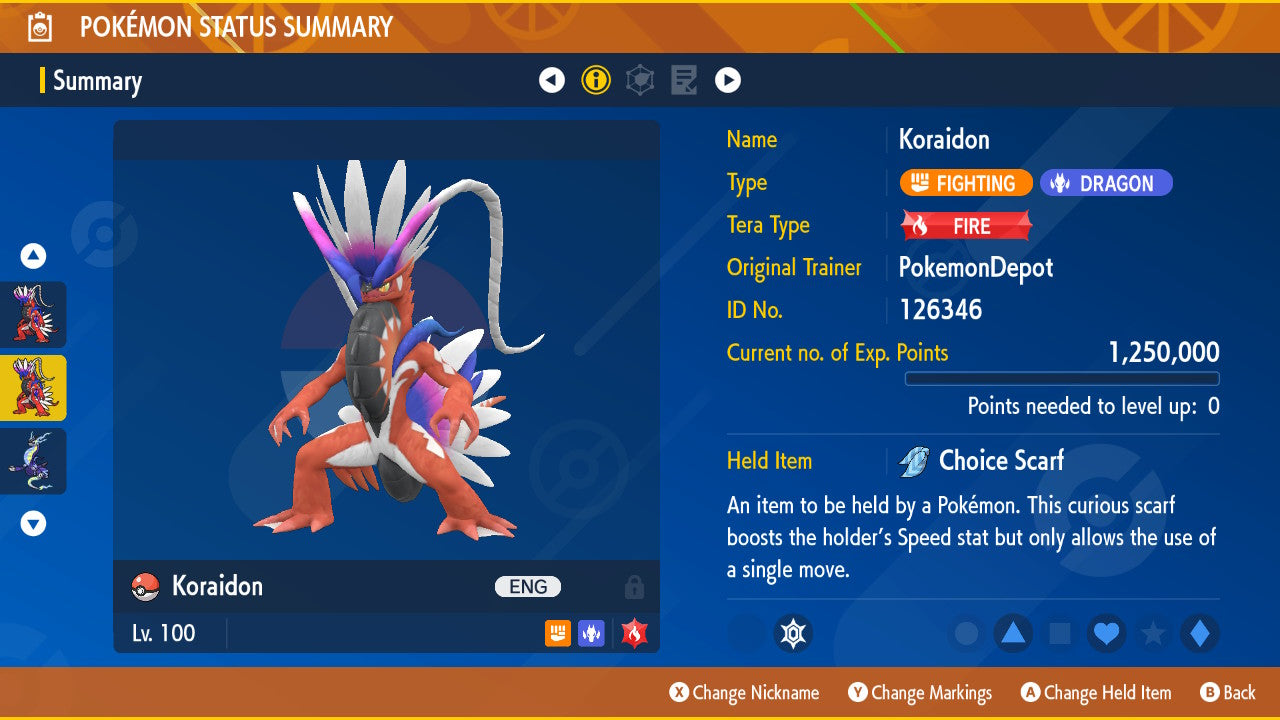Go to the previous summary page arrow
Screen dimensions: 1280x720
(552, 80)
